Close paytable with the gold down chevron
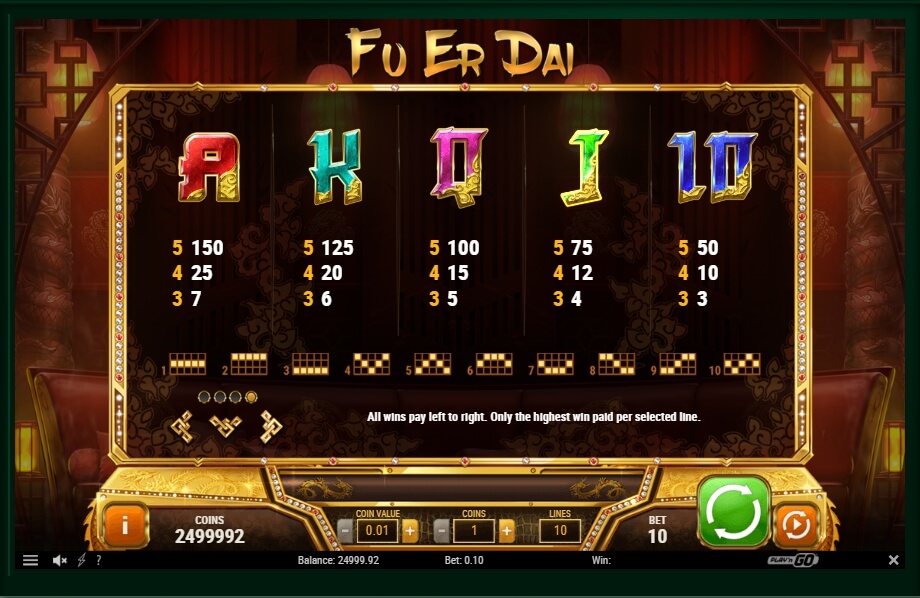 [x=226, y=427]
